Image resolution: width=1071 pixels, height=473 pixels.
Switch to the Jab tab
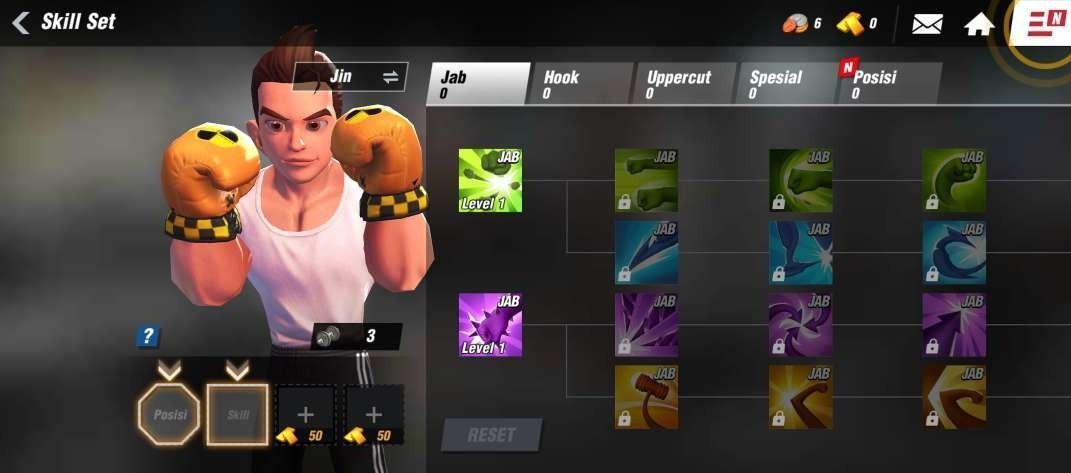click(478, 84)
